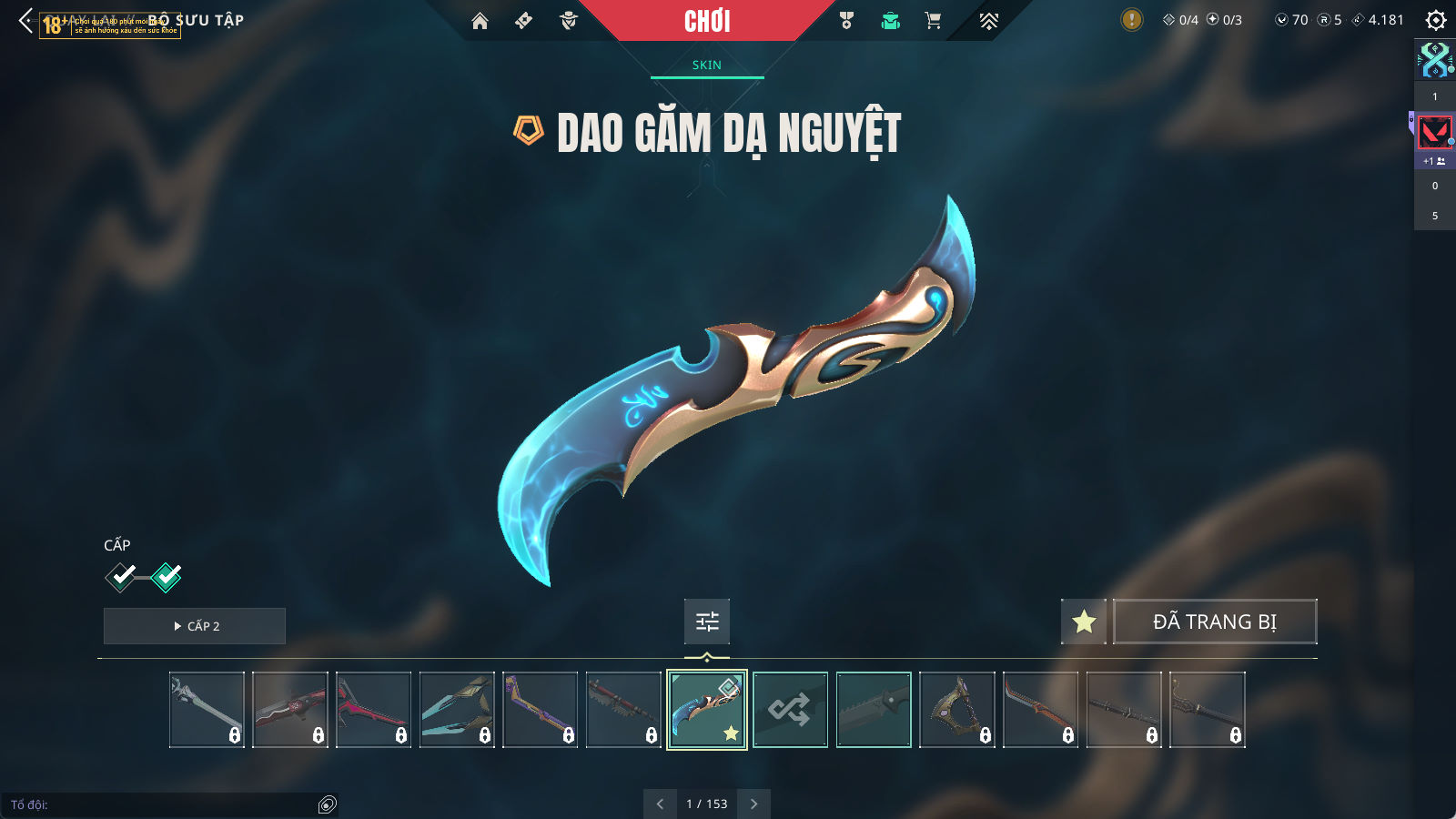The image size is (1456, 819).
Task: Select the default black knife thumbnail
Action: [x=874, y=710]
